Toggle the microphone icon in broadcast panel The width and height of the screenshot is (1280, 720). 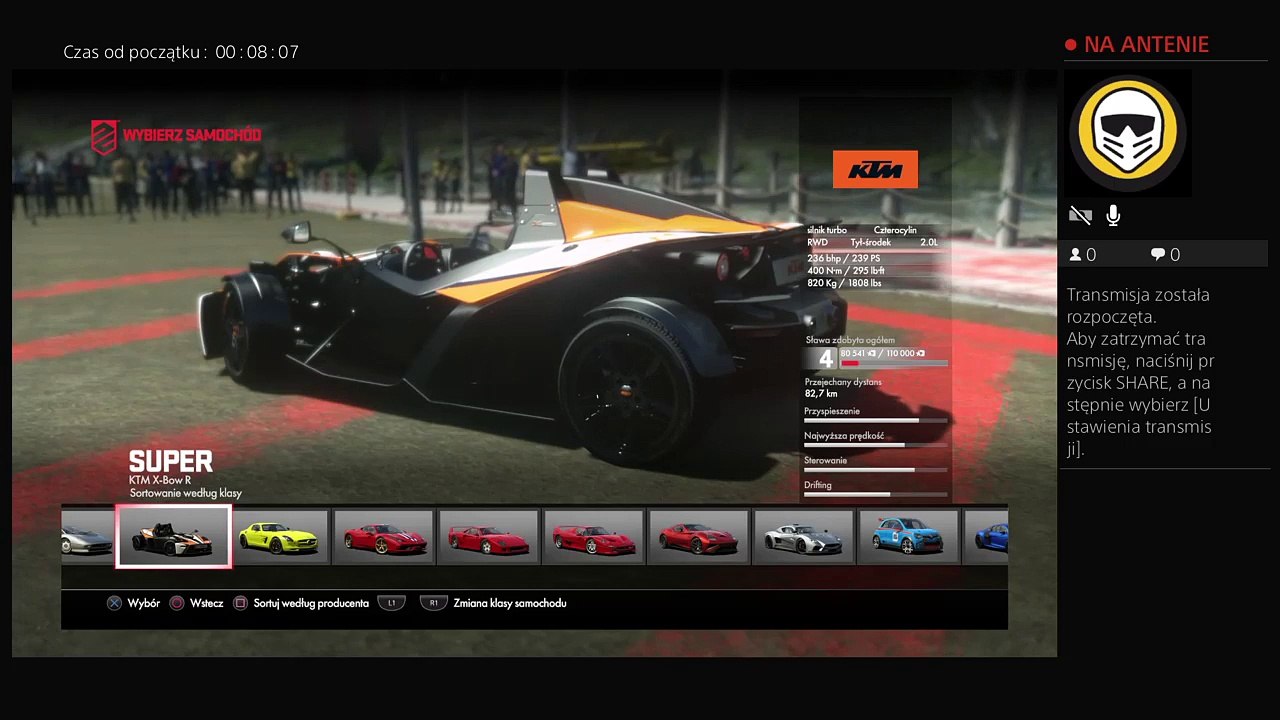pos(1113,215)
